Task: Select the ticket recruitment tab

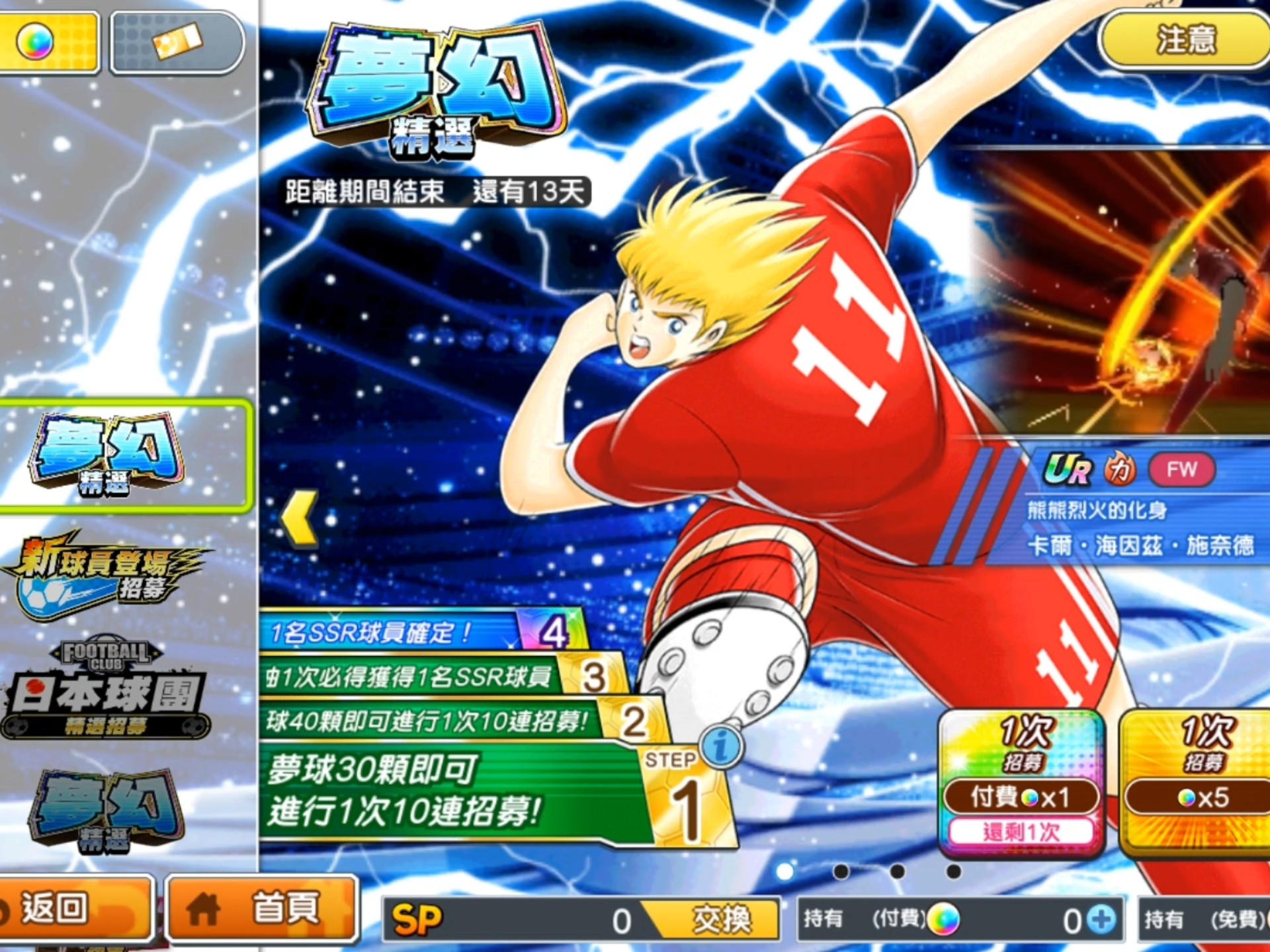Action: click(x=177, y=41)
